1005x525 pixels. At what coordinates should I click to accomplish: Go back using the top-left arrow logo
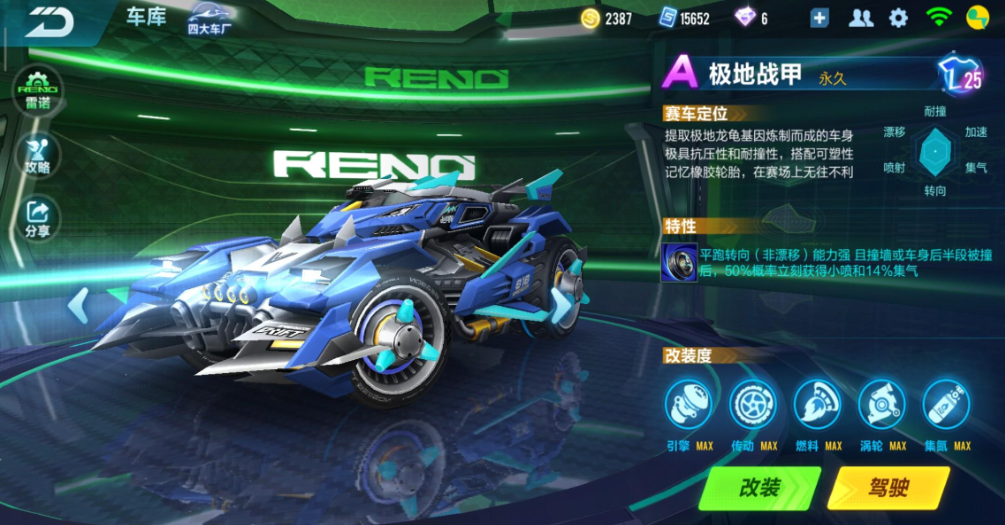click(x=50, y=21)
